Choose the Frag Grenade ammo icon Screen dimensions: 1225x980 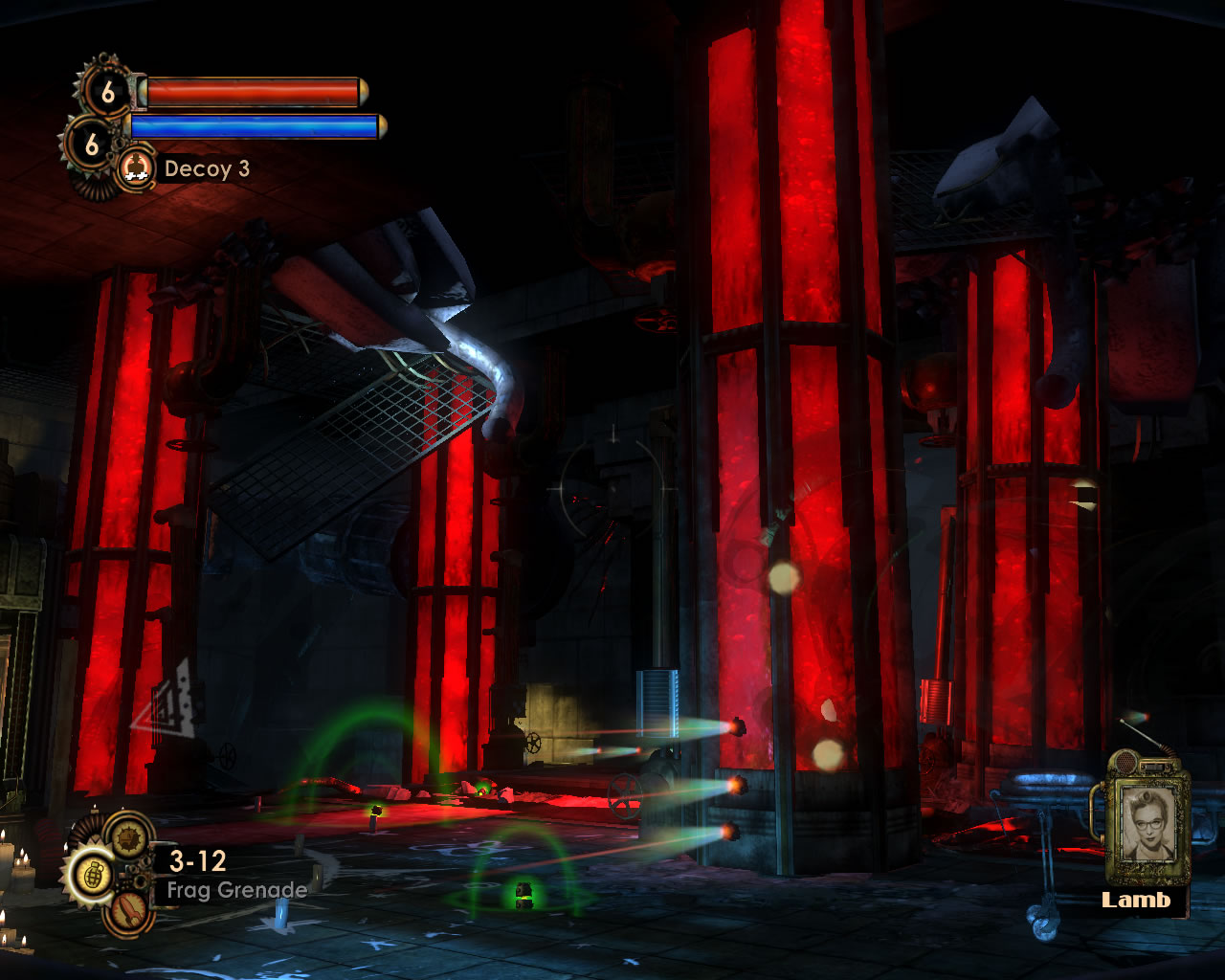(92, 875)
